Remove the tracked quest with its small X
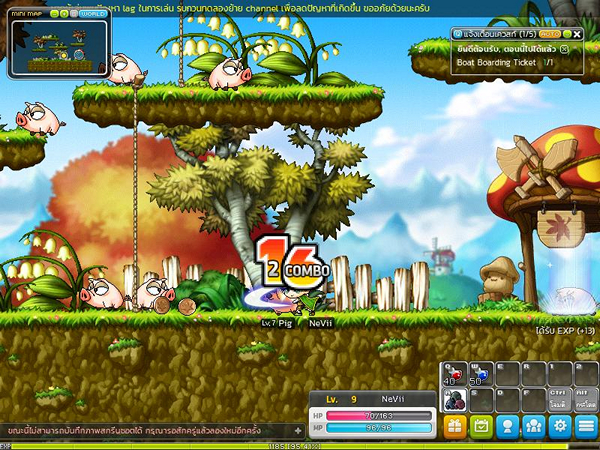 pos(564,48)
